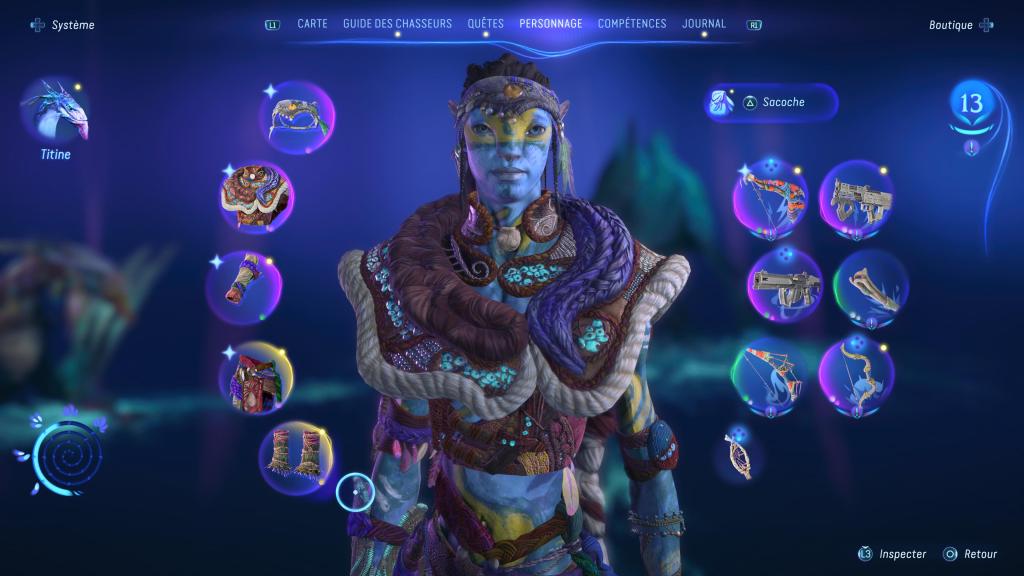Select the armband equipment slot

[x=244, y=287]
